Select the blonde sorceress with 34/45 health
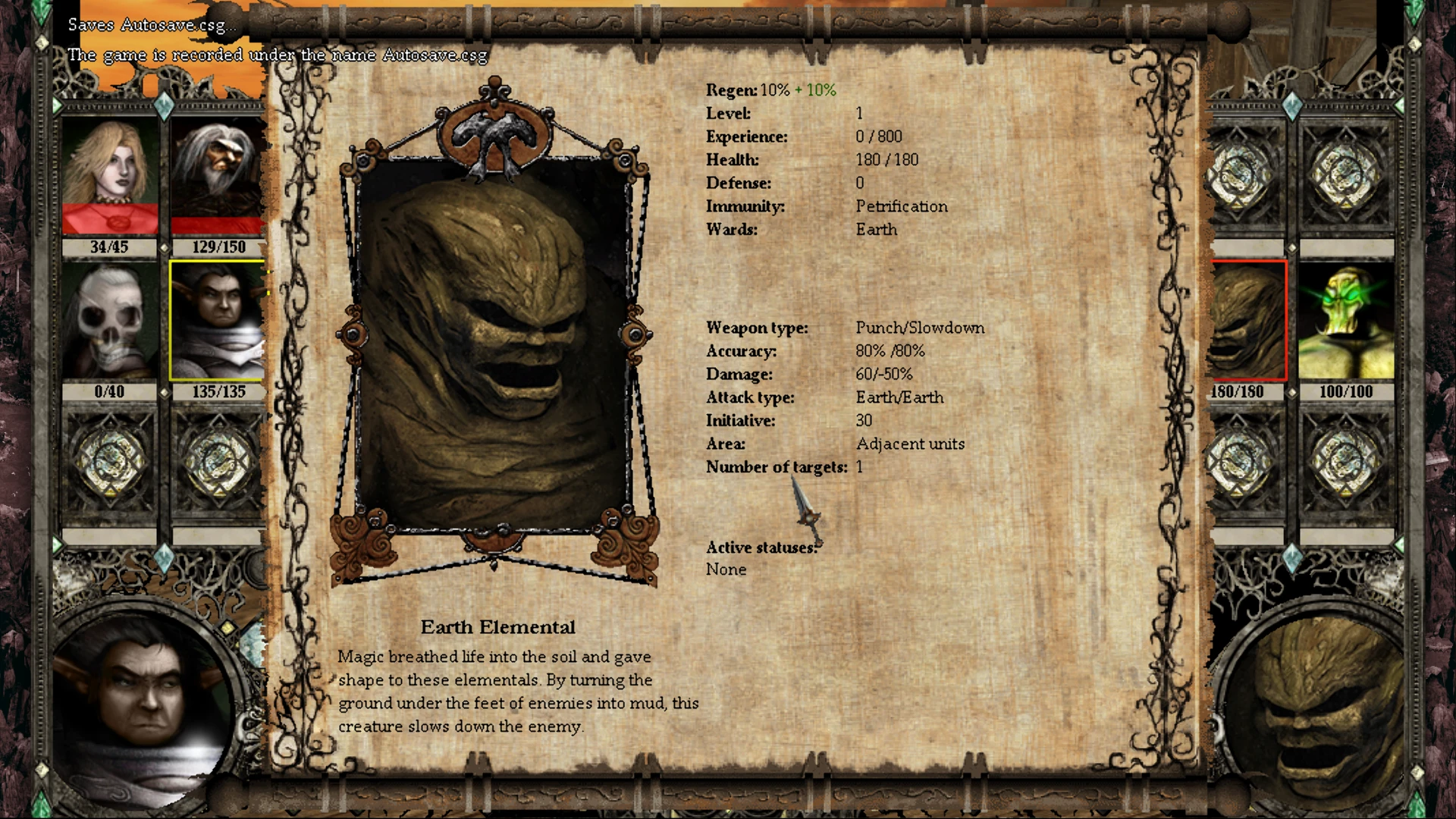This screenshot has height=819, width=1456. (x=108, y=176)
